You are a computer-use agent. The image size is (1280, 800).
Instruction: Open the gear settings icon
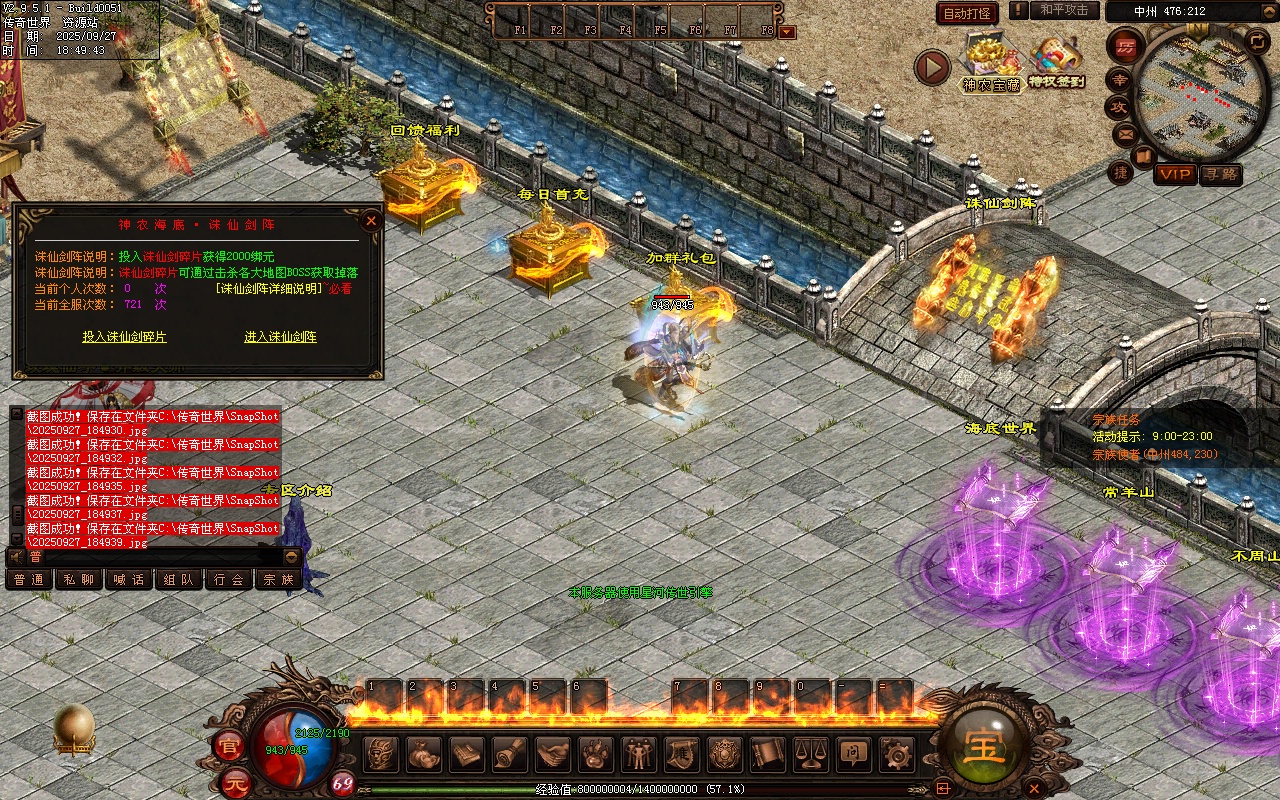tap(895, 754)
